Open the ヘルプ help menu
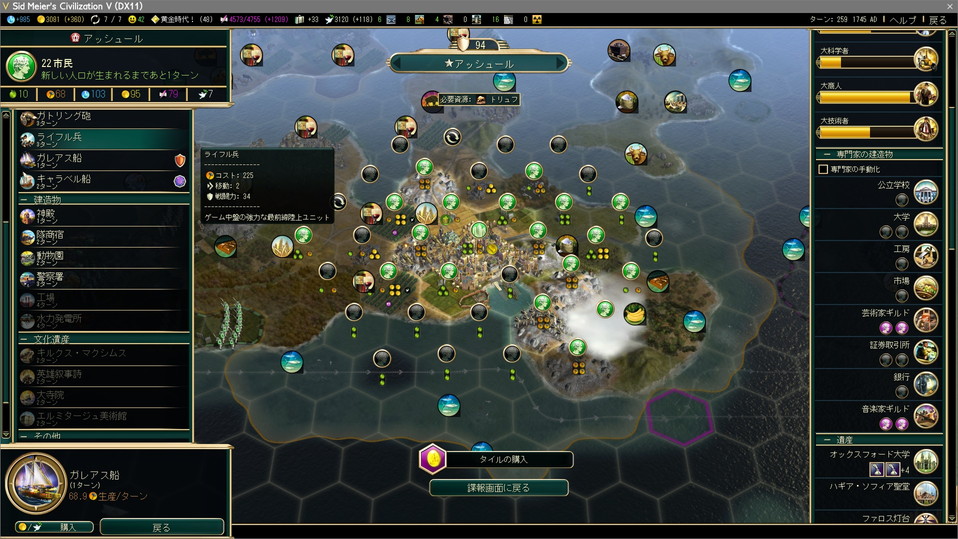The height and width of the screenshot is (539, 958). (903, 20)
